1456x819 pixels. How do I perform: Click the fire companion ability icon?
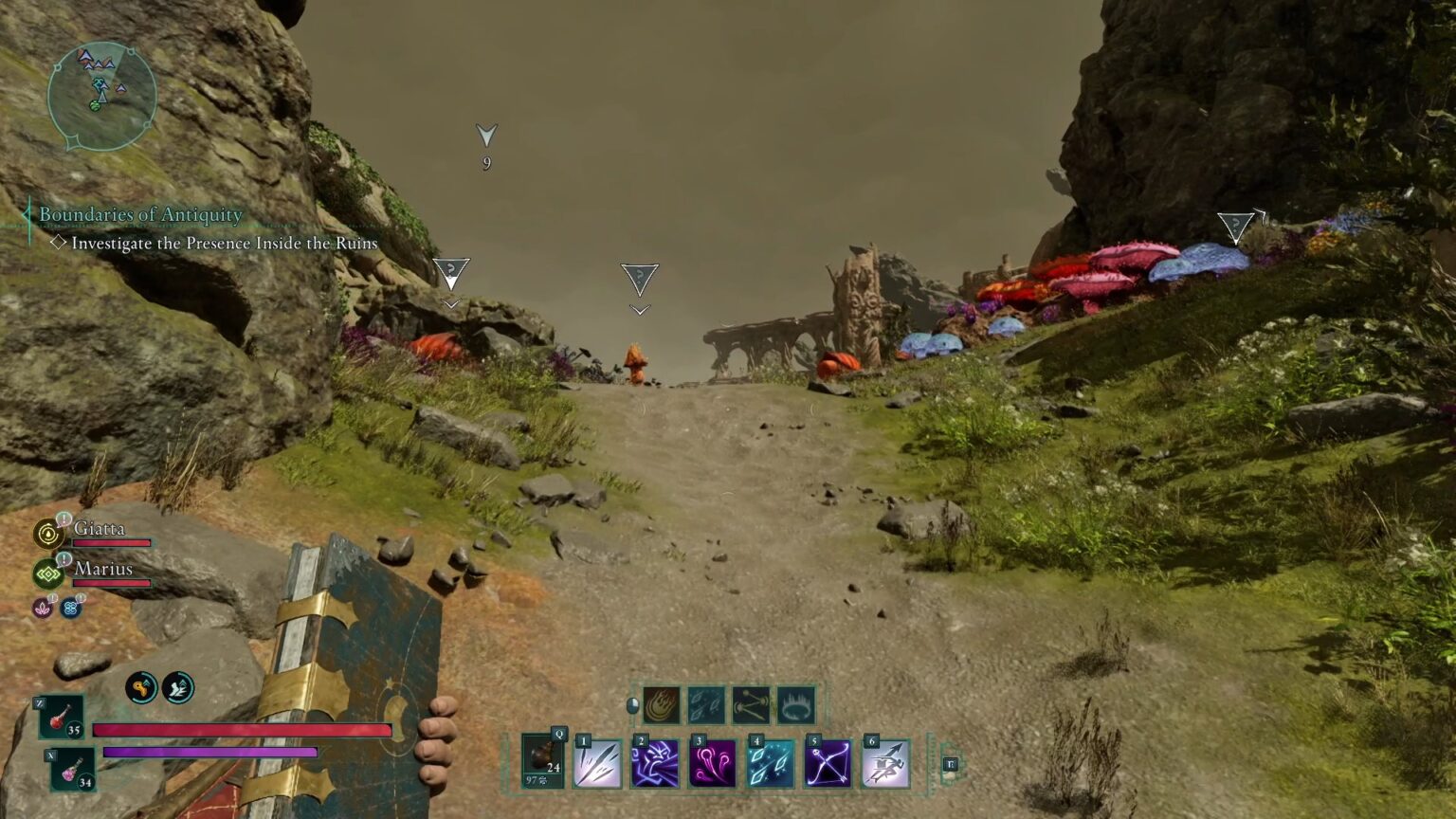tap(661, 703)
